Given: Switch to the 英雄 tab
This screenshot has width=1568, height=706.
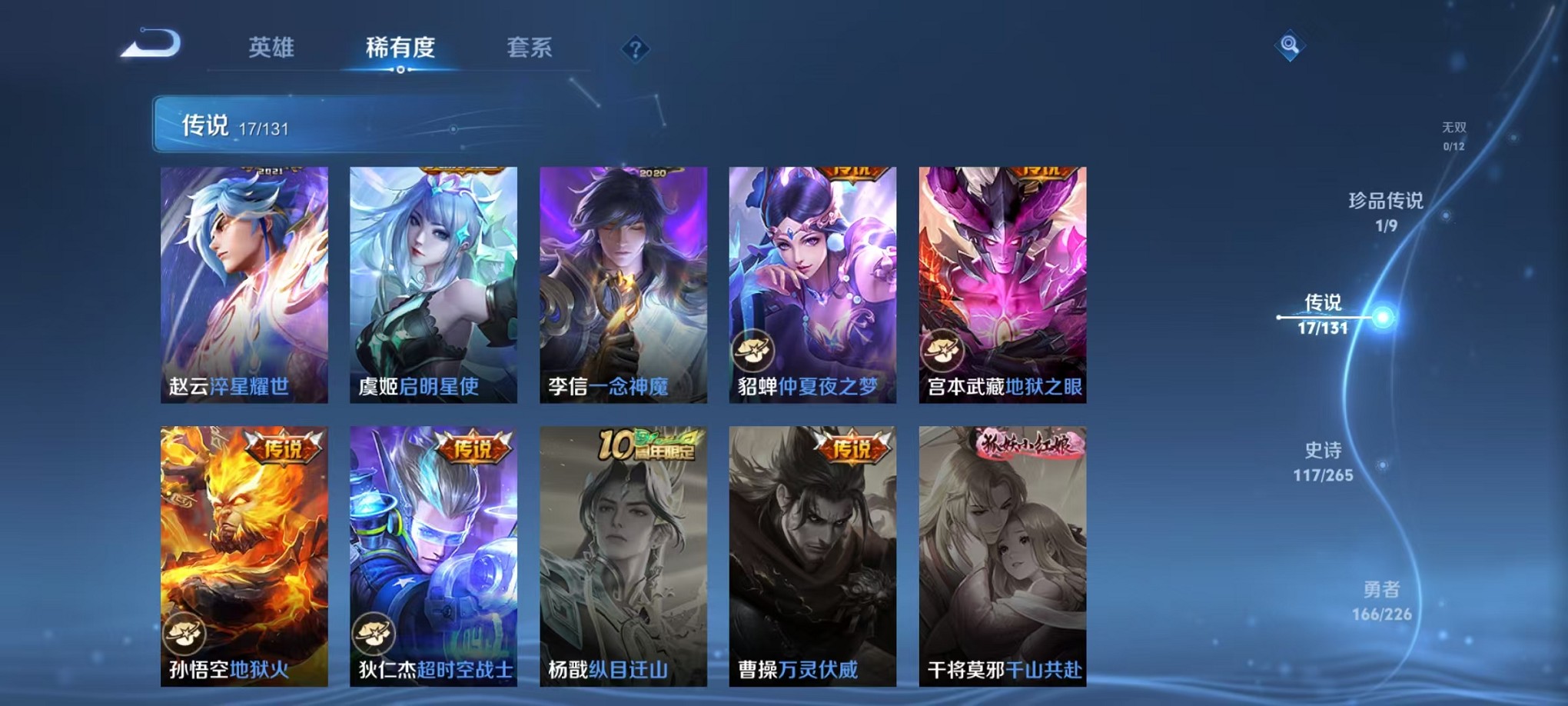Looking at the screenshot, I should pos(271,48).
